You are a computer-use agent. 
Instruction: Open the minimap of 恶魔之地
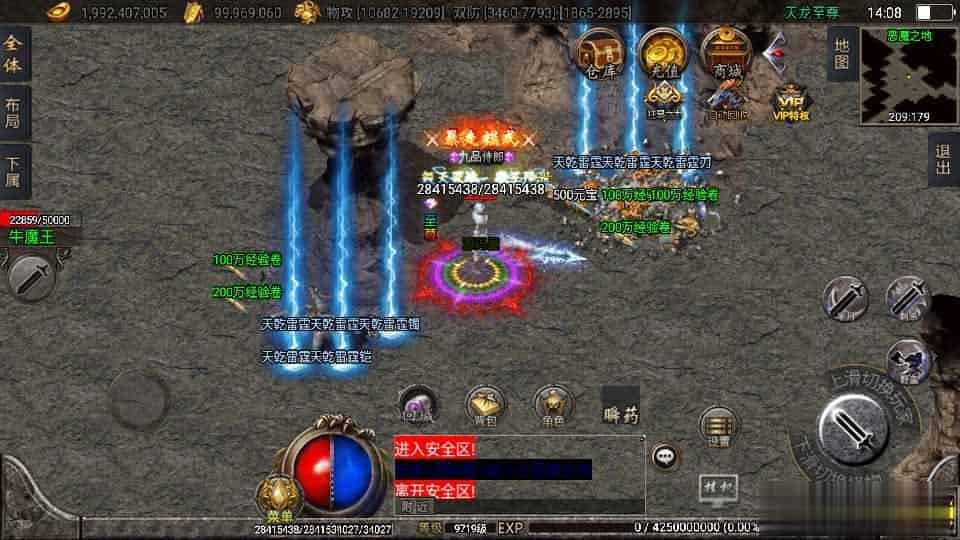pos(909,75)
